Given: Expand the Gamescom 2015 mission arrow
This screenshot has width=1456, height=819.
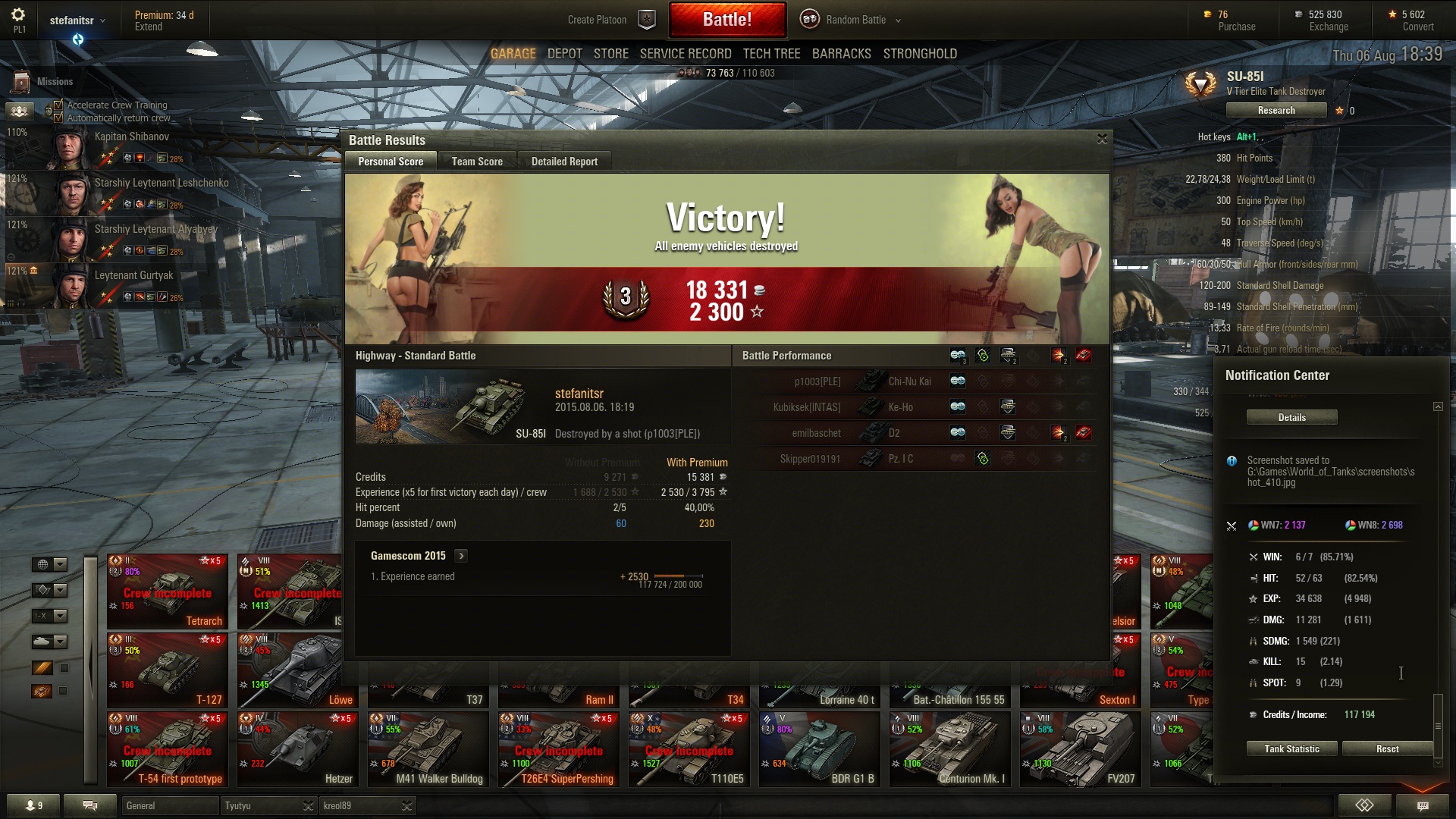Looking at the screenshot, I should pyautogui.click(x=461, y=556).
